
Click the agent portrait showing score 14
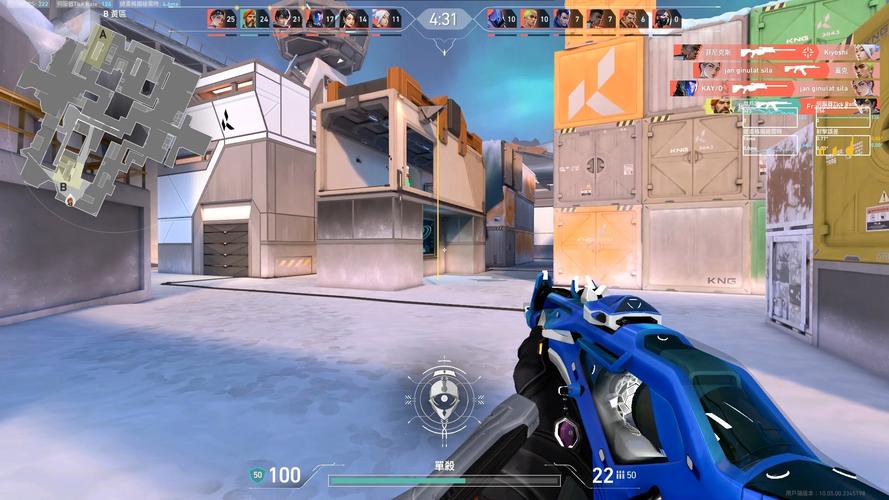click(348, 18)
